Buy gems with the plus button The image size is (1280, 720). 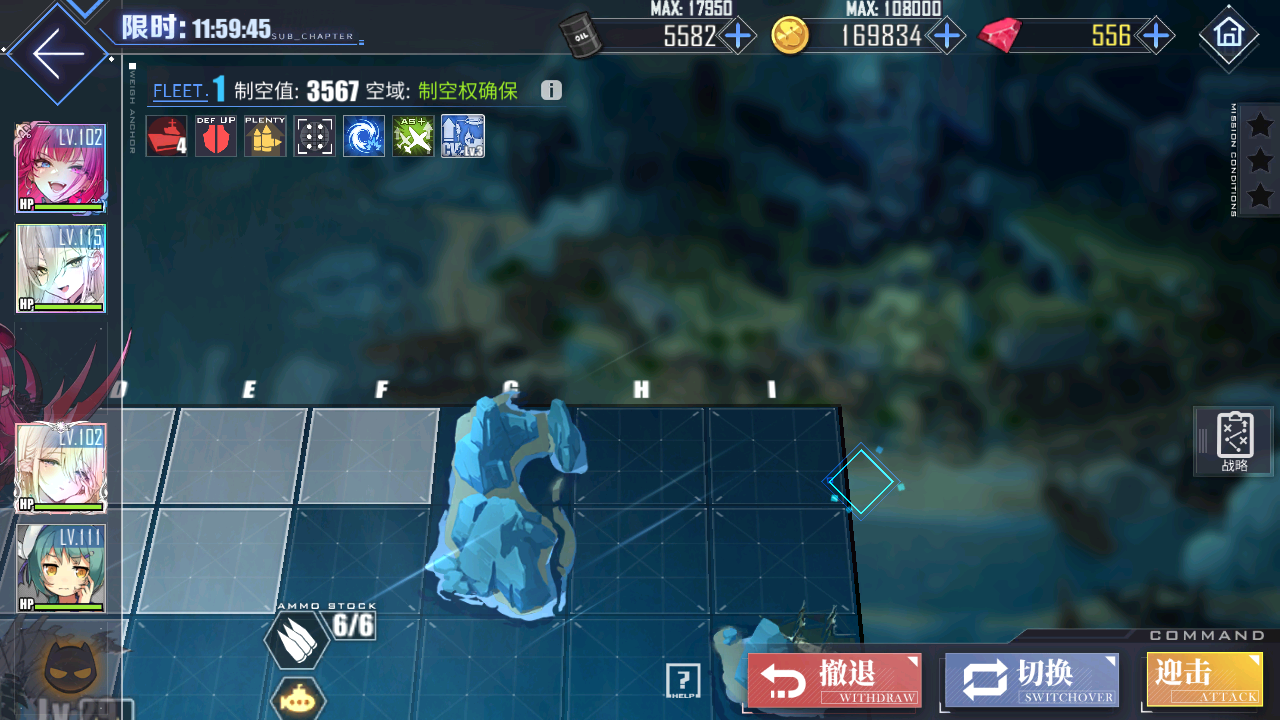click(x=1156, y=37)
